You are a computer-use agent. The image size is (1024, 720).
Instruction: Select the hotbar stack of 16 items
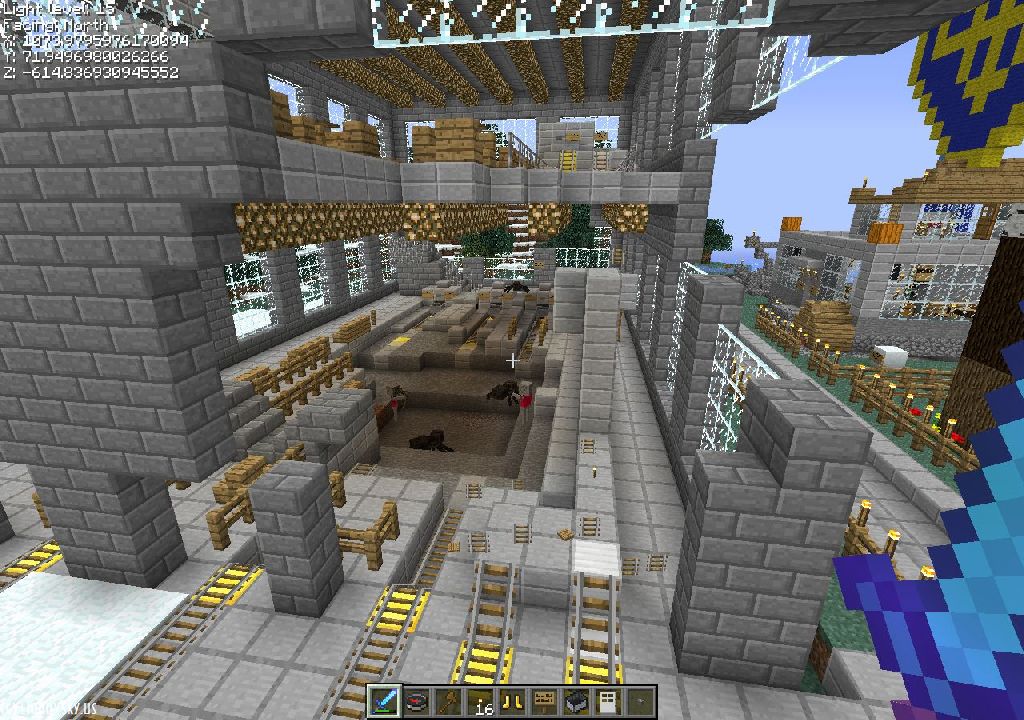(482, 701)
